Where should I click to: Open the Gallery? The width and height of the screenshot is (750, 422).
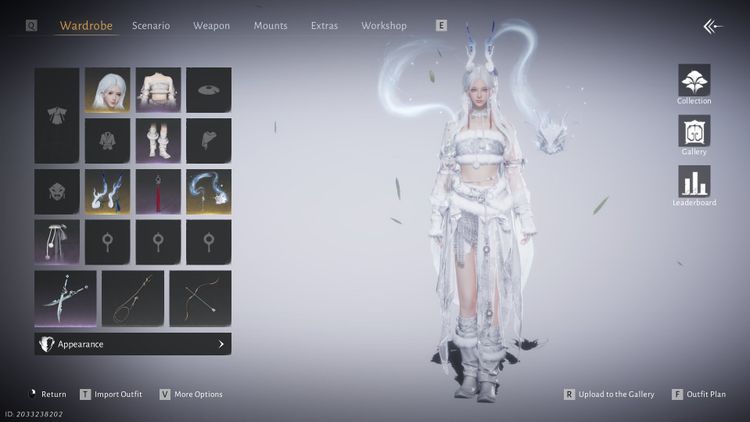click(694, 133)
